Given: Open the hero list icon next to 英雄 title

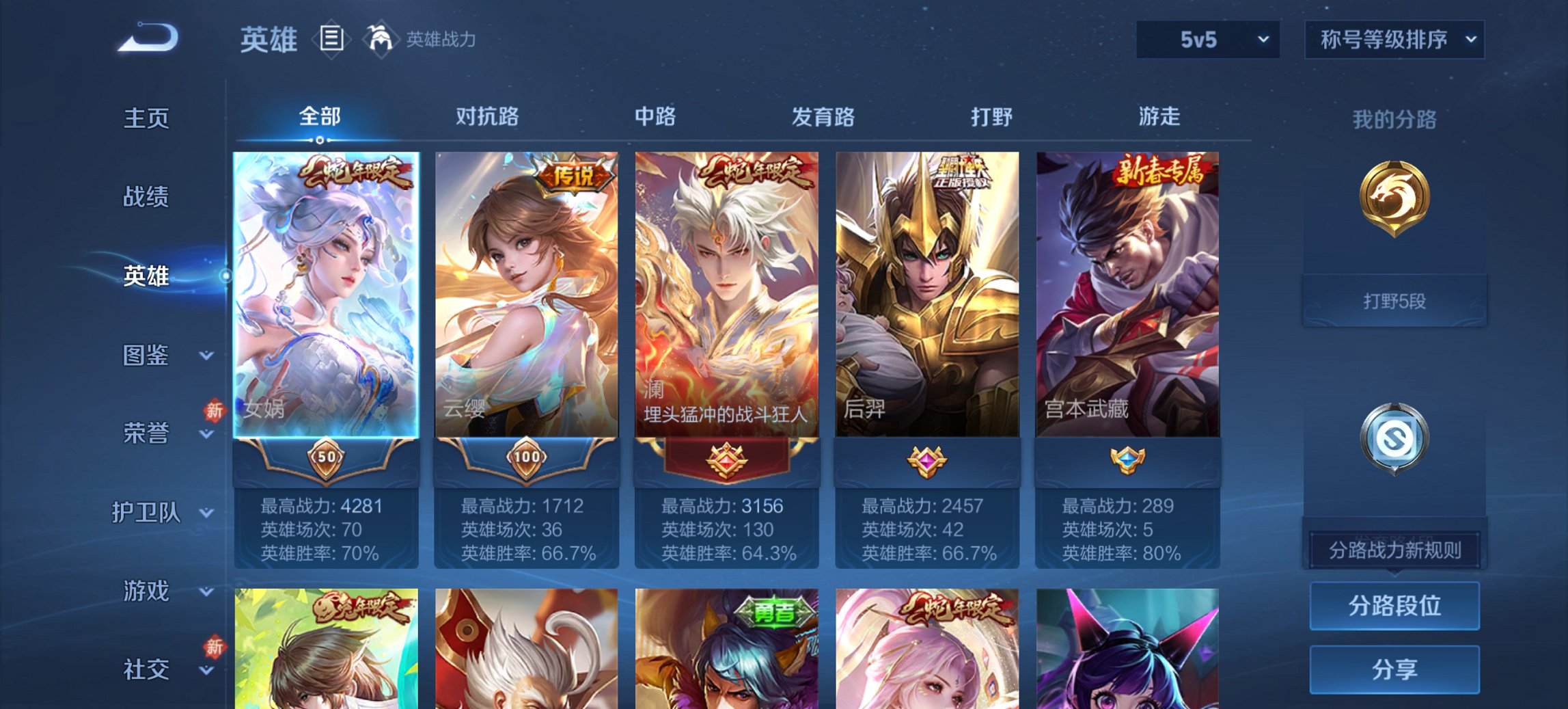Looking at the screenshot, I should pos(333,40).
